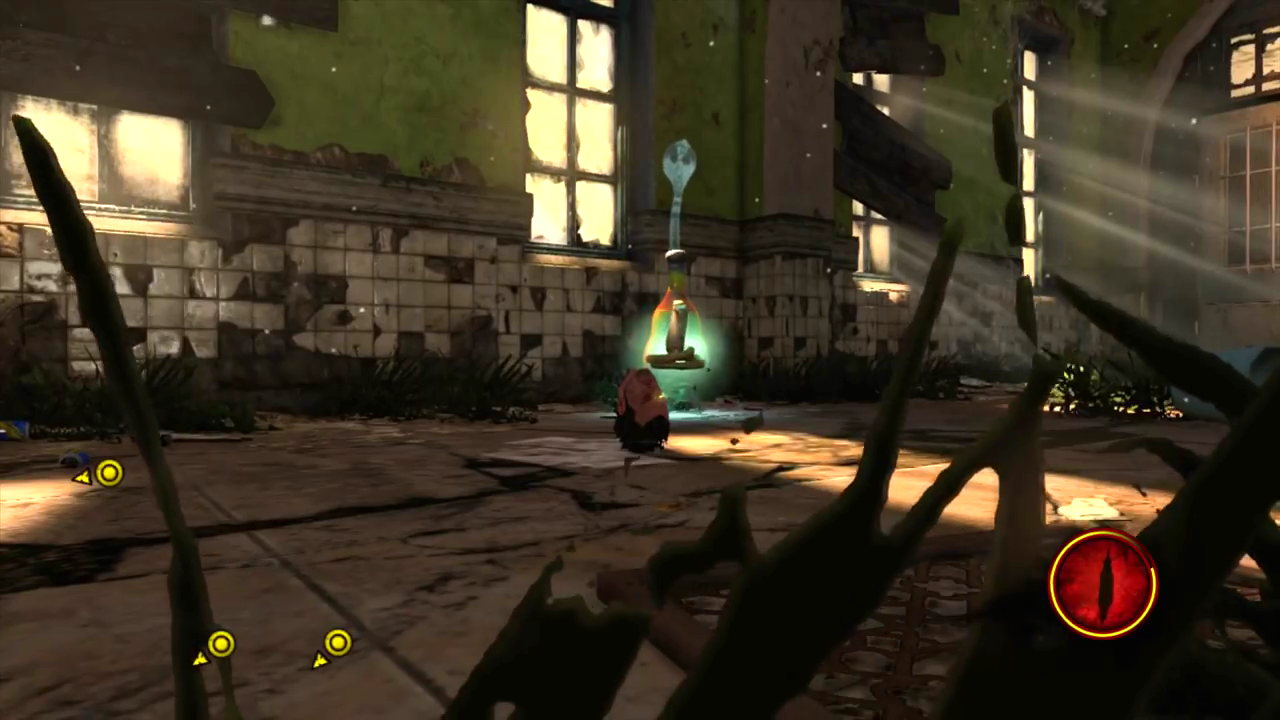Image resolution: width=1280 pixels, height=720 pixels.
Task: Click the bottom-center yellow objective marker
Action: [x=220, y=644]
